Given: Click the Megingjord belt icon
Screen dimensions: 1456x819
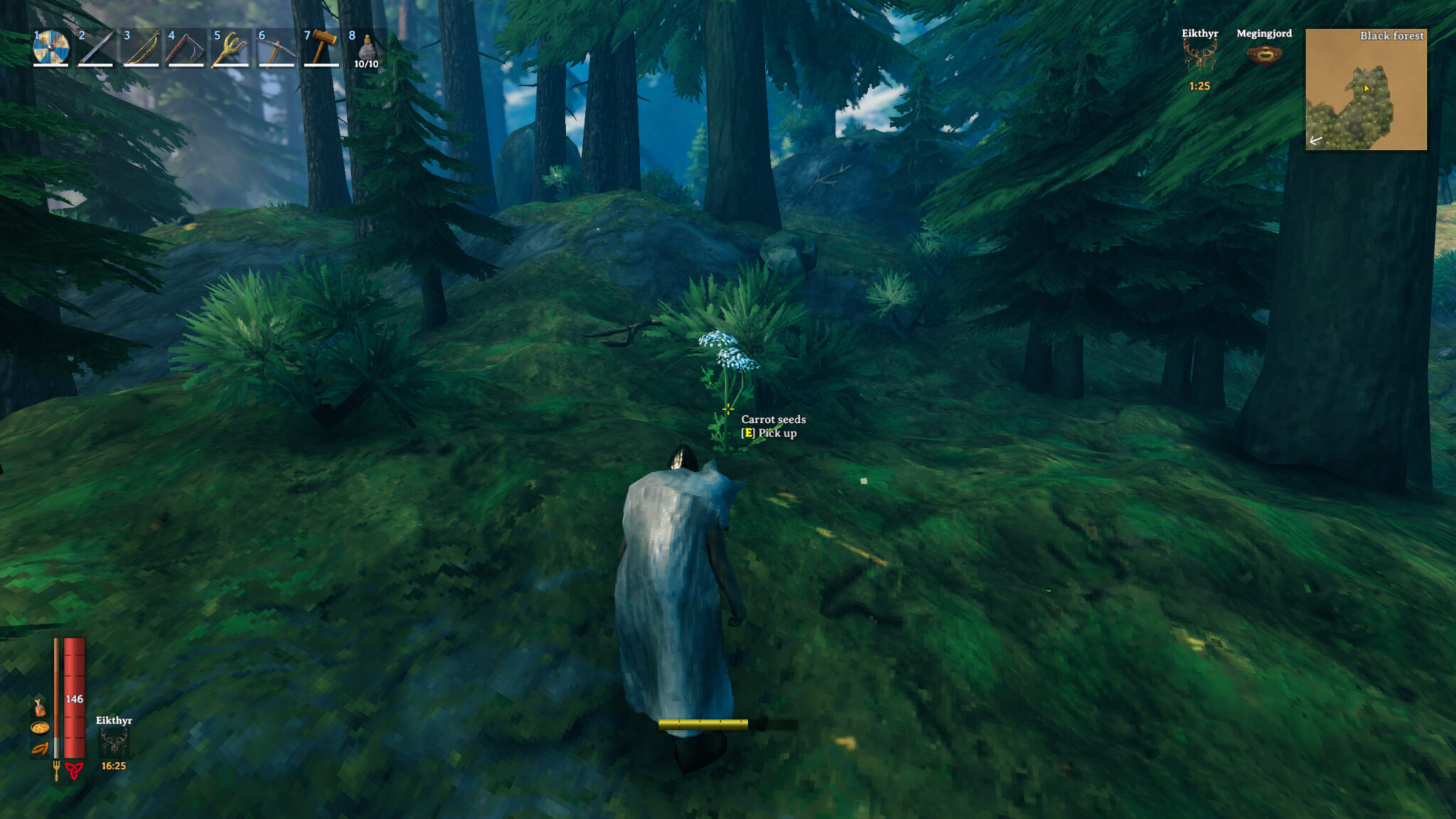Looking at the screenshot, I should point(1264,55).
